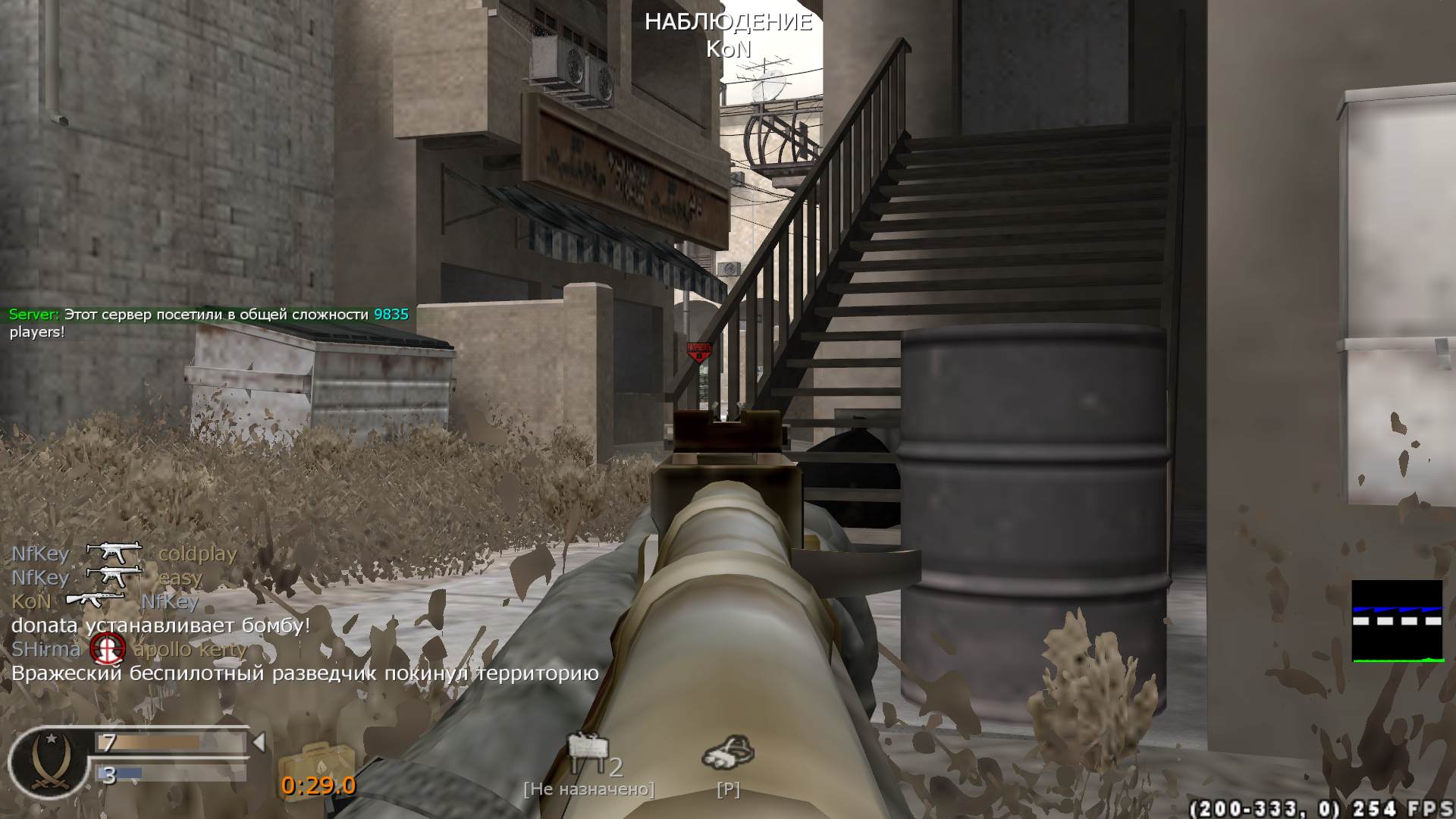
Task: Click the razryaditelno danger sign near the stairs
Action: pyautogui.click(x=700, y=351)
